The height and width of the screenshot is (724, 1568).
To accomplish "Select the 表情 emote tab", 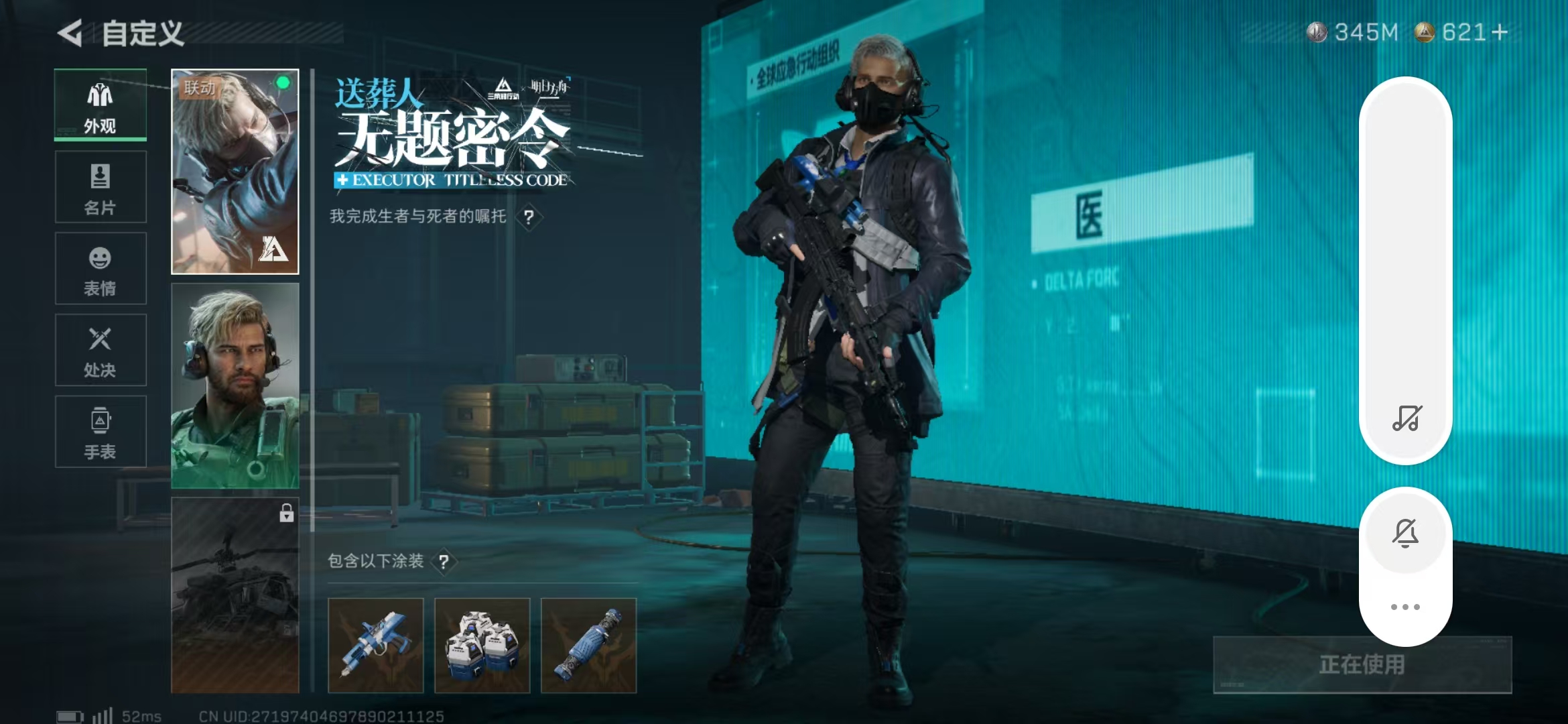I will [x=101, y=269].
